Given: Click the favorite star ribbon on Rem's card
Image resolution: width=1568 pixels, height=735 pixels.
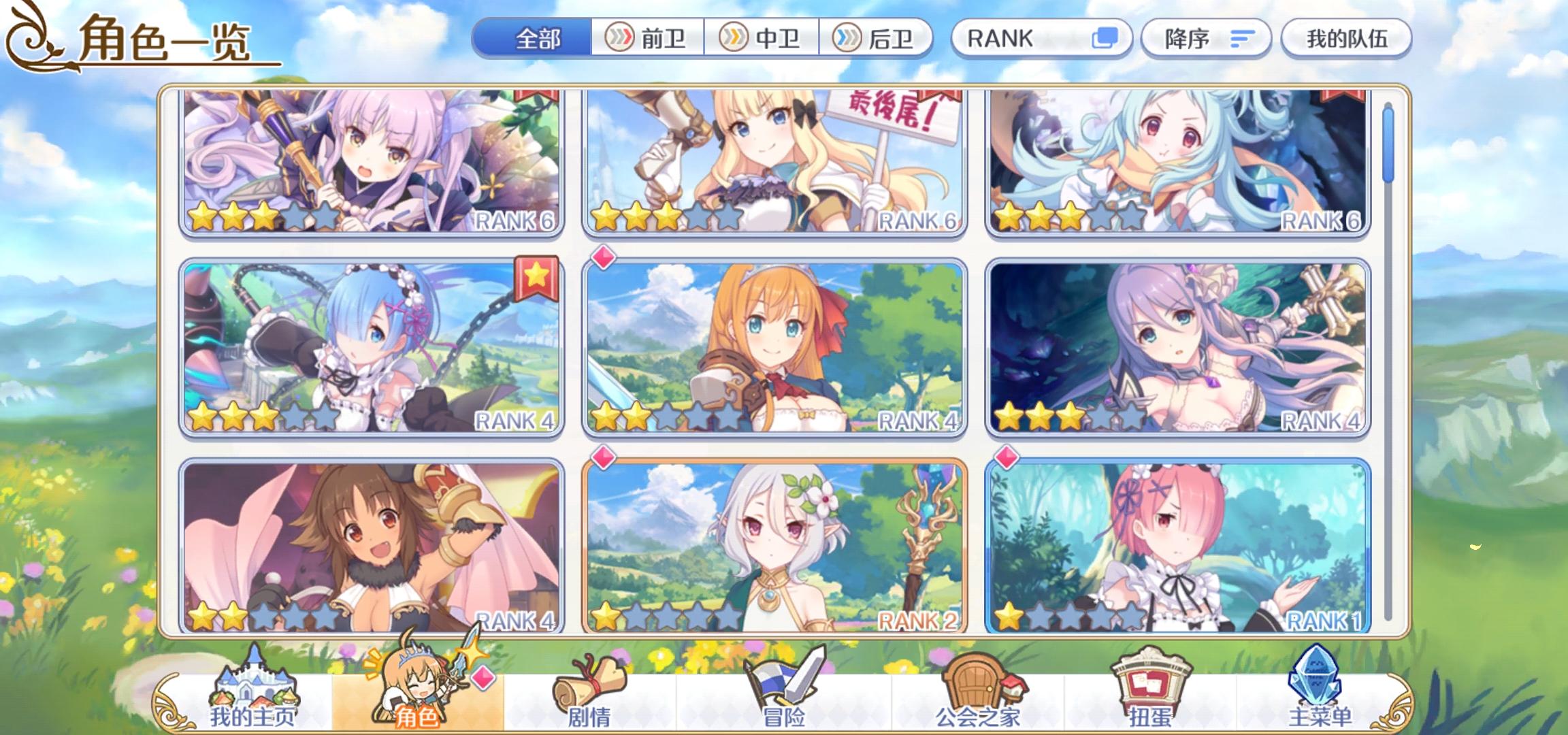Looking at the screenshot, I should [x=538, y=276].
